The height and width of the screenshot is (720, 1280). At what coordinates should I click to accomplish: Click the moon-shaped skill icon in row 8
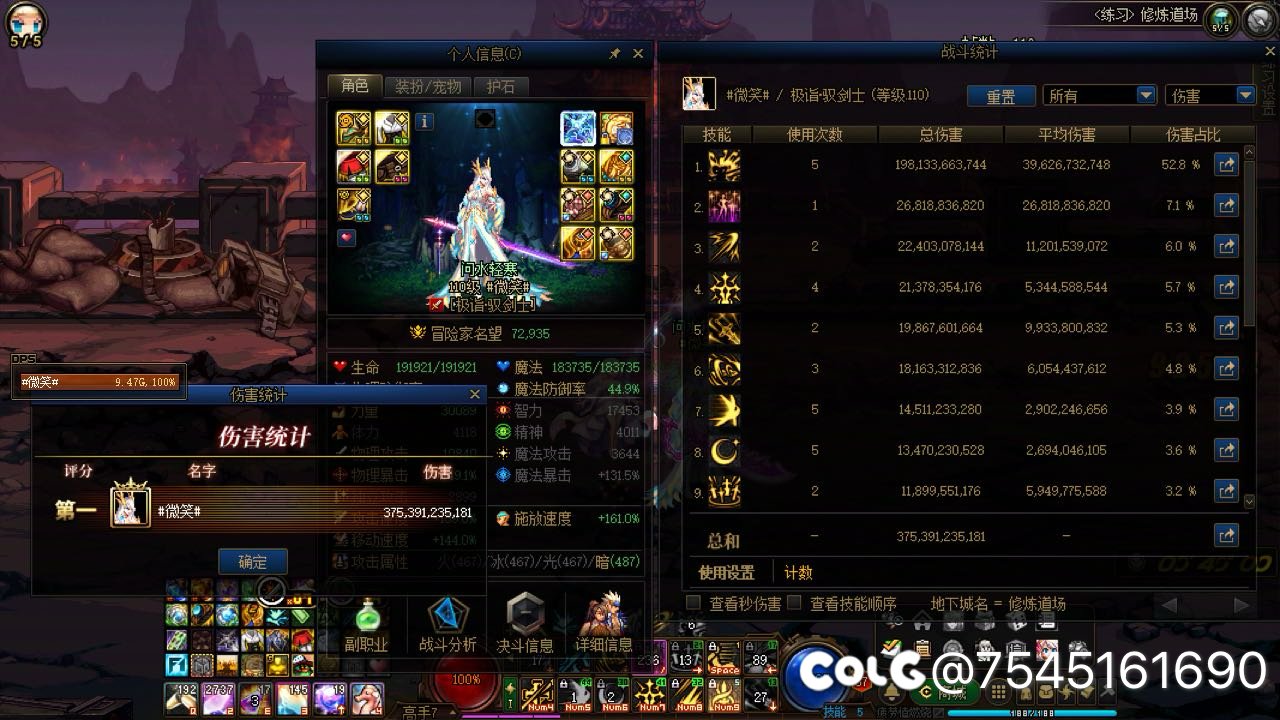pyautogui.click(x=724, y=450)
